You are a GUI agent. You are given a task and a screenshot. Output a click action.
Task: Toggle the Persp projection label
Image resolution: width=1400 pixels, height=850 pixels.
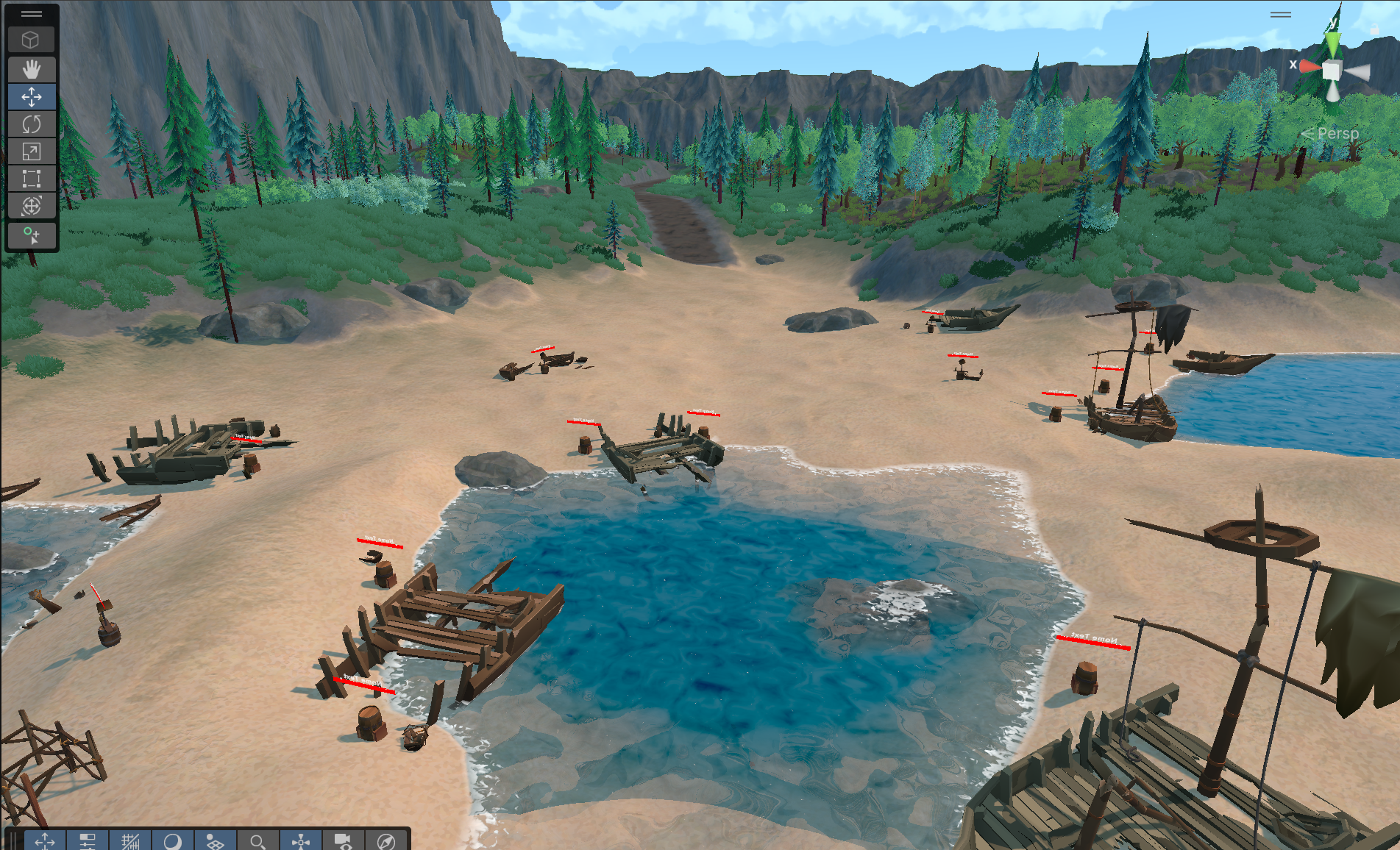1337,134
